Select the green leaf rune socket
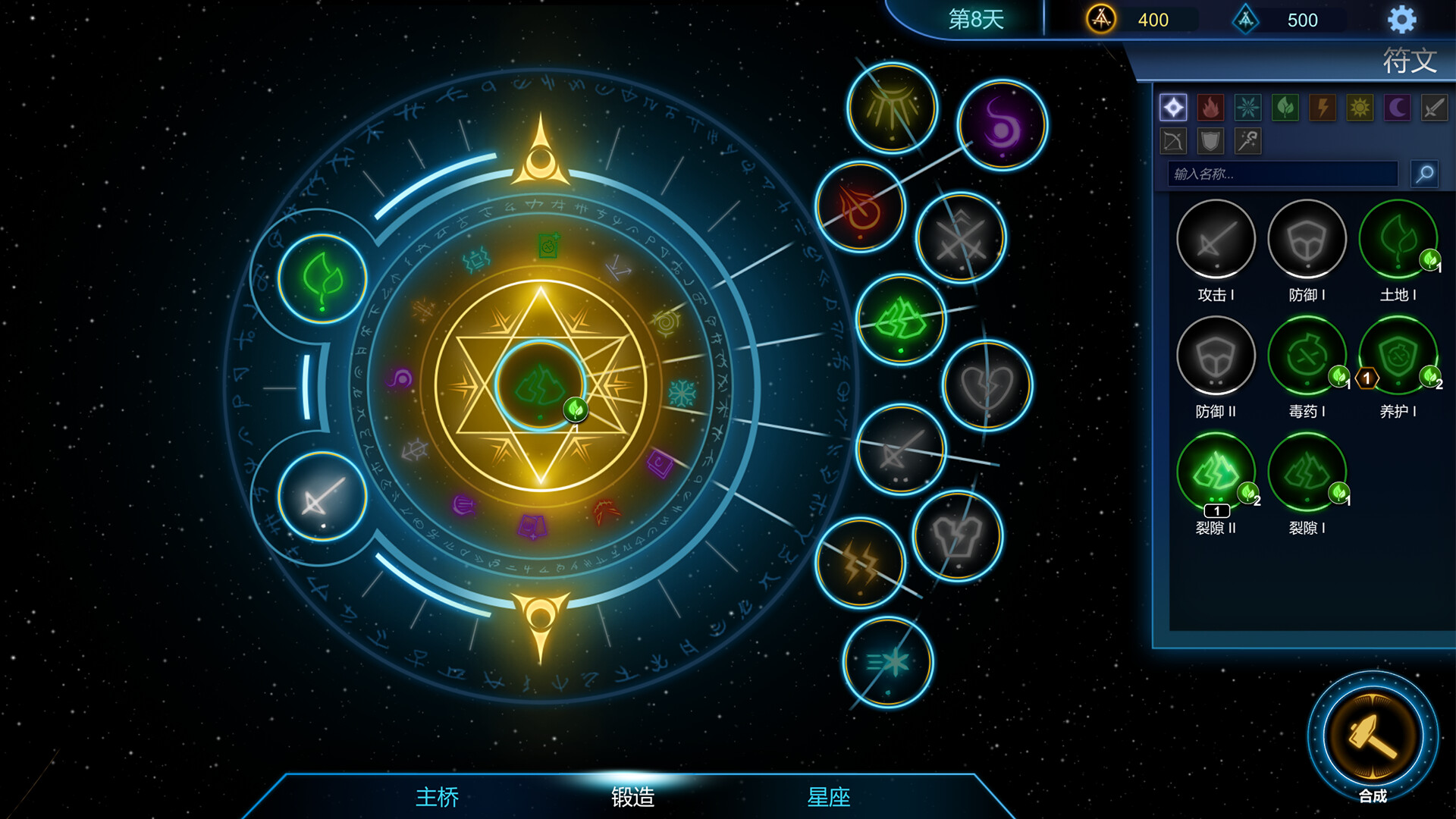The width and height of the screenshot is (1456, 819). coord(322,279)
